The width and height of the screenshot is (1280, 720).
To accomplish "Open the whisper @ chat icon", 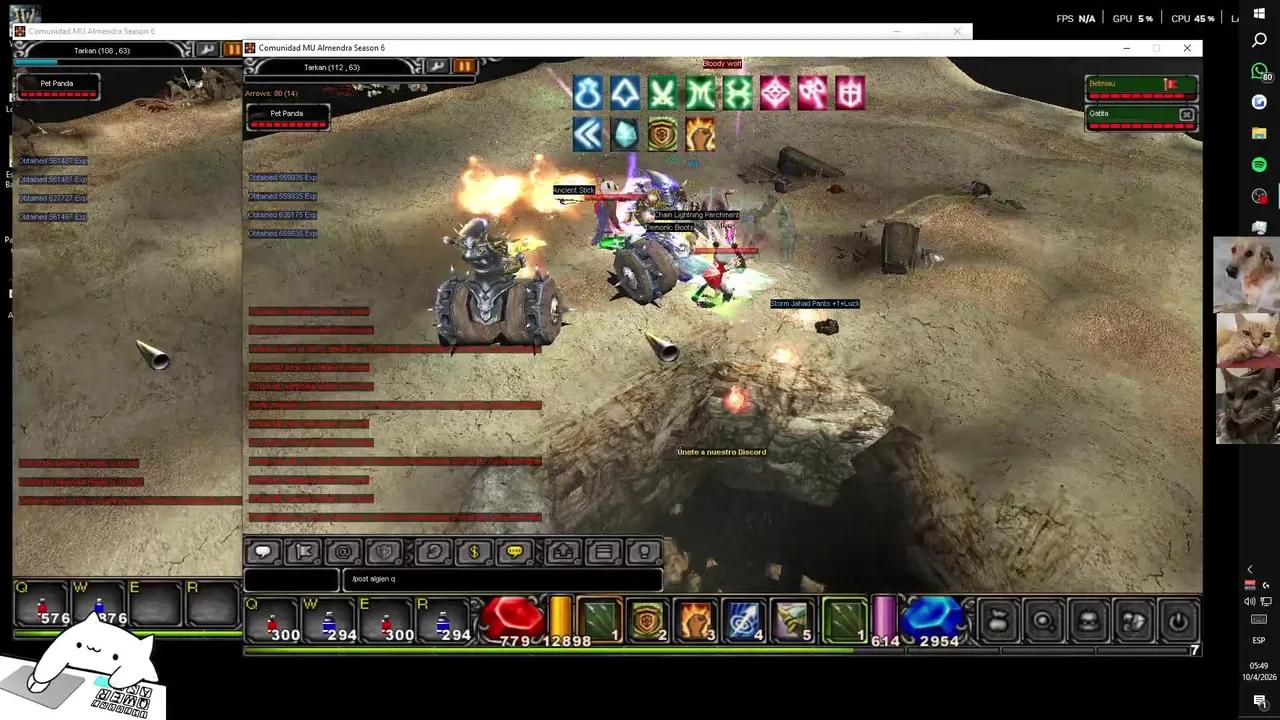I will 341,551.
